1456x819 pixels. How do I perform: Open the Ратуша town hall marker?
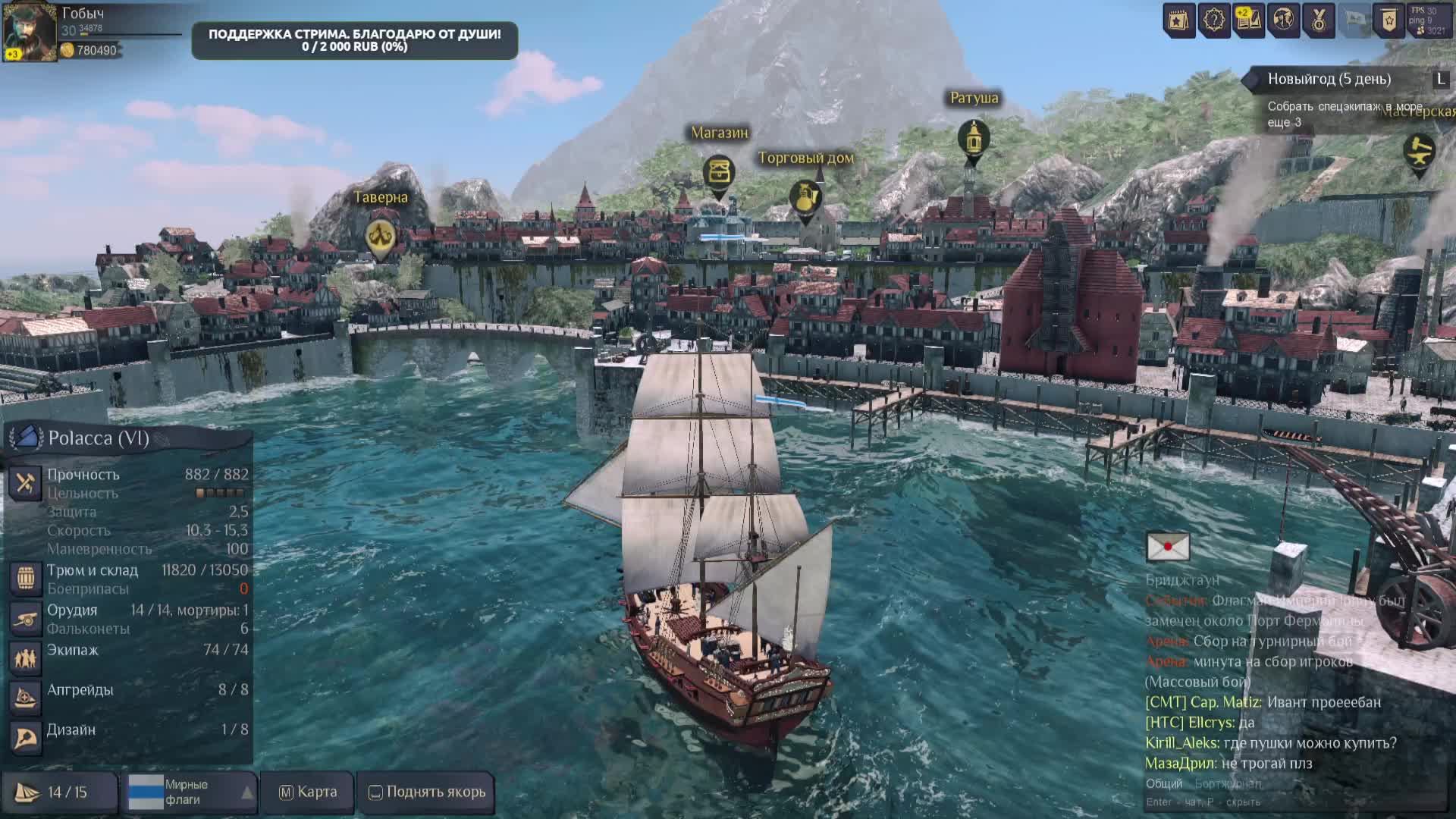973,139
